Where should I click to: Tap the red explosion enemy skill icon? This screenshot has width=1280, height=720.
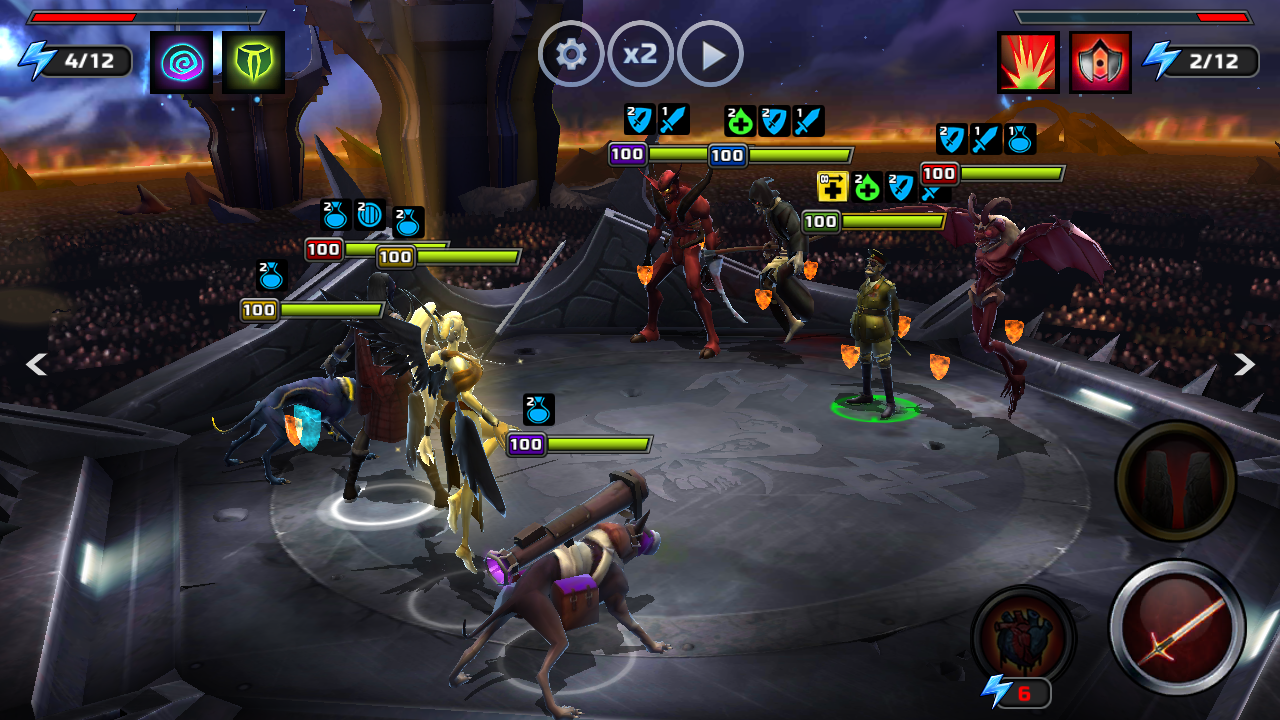click(1028, 62)
